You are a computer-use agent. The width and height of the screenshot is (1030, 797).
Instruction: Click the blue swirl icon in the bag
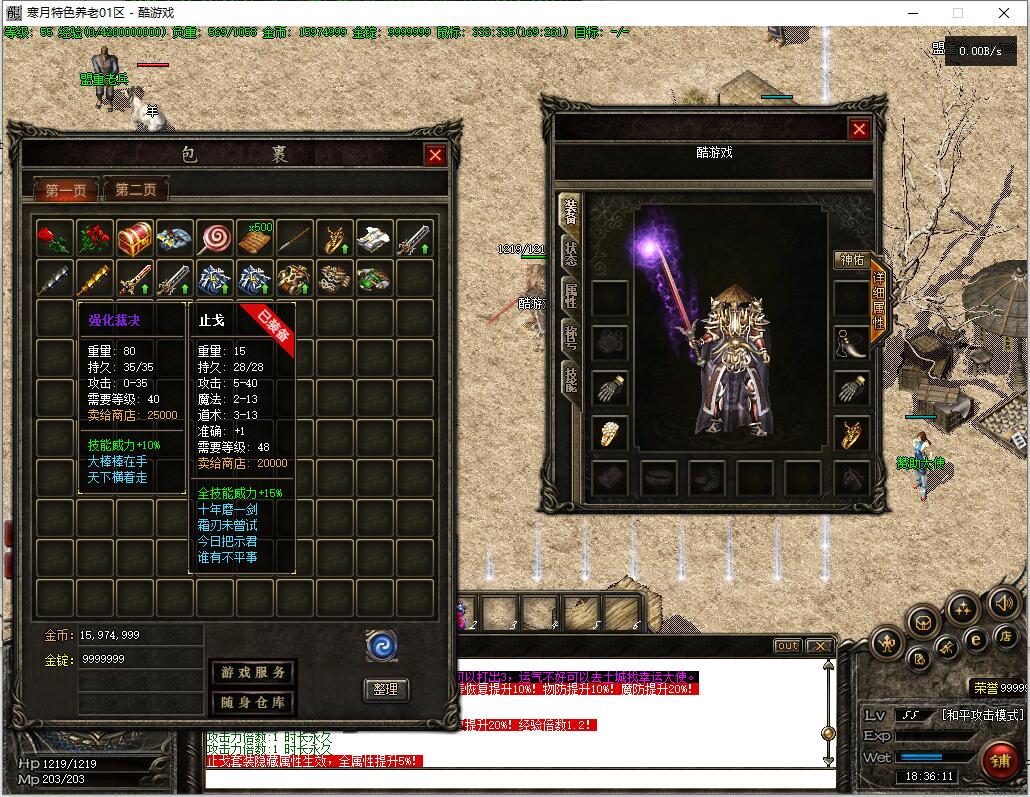click(382, 646)
